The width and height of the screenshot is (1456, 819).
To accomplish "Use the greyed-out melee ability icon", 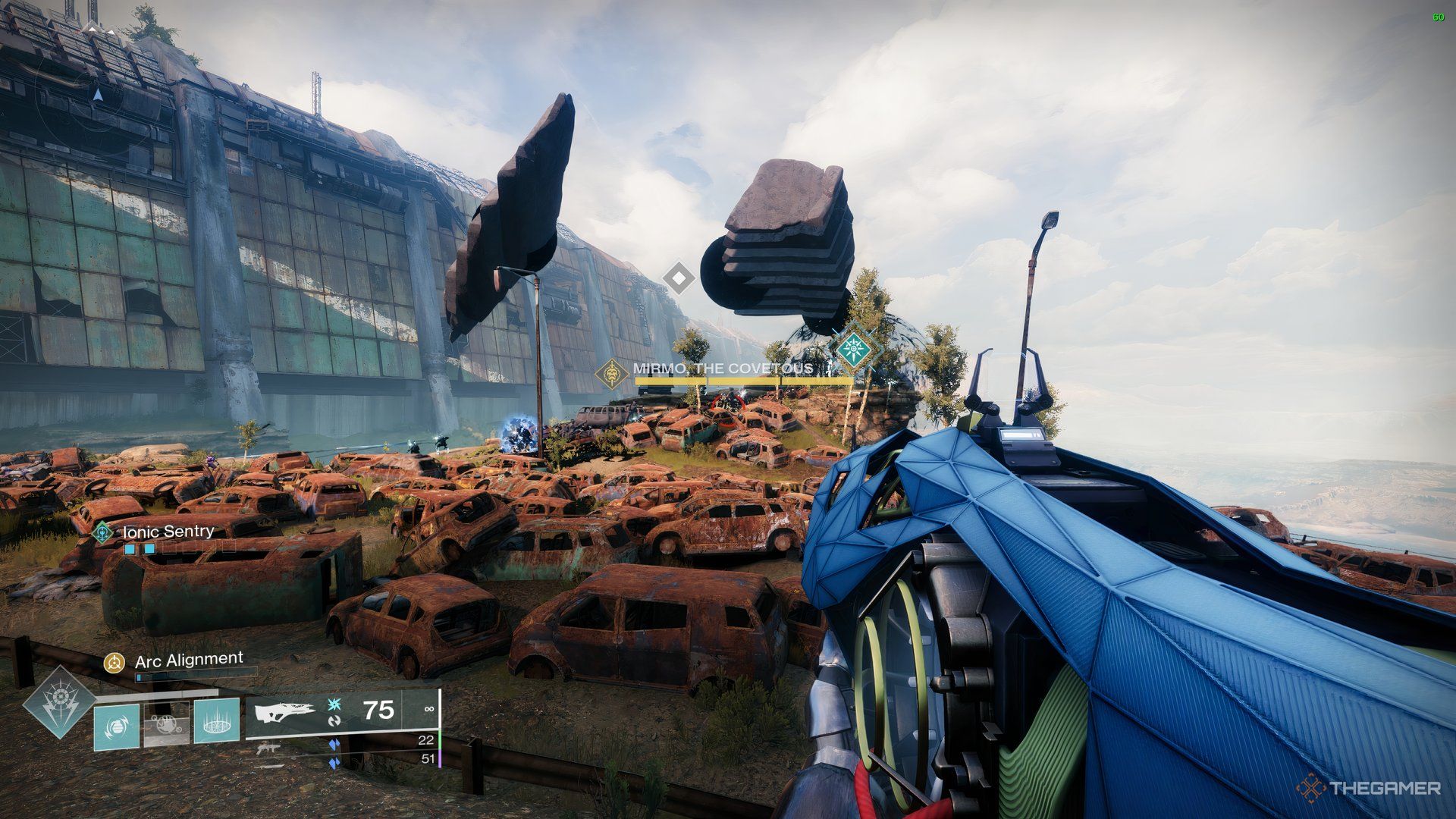I will coord(166,725).
